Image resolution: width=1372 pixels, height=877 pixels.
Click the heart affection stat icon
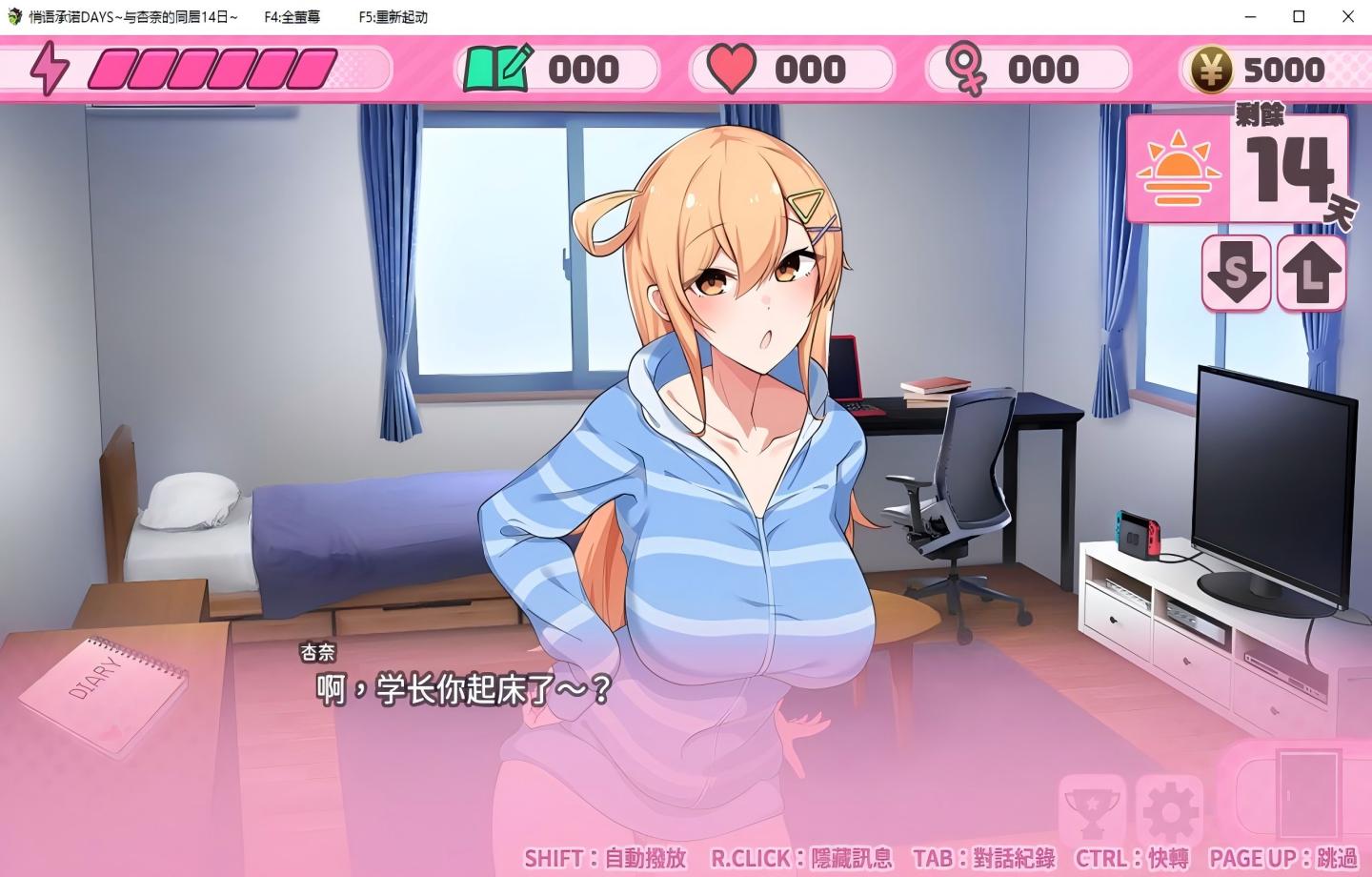pyautogui.click(x=732, y=68)
